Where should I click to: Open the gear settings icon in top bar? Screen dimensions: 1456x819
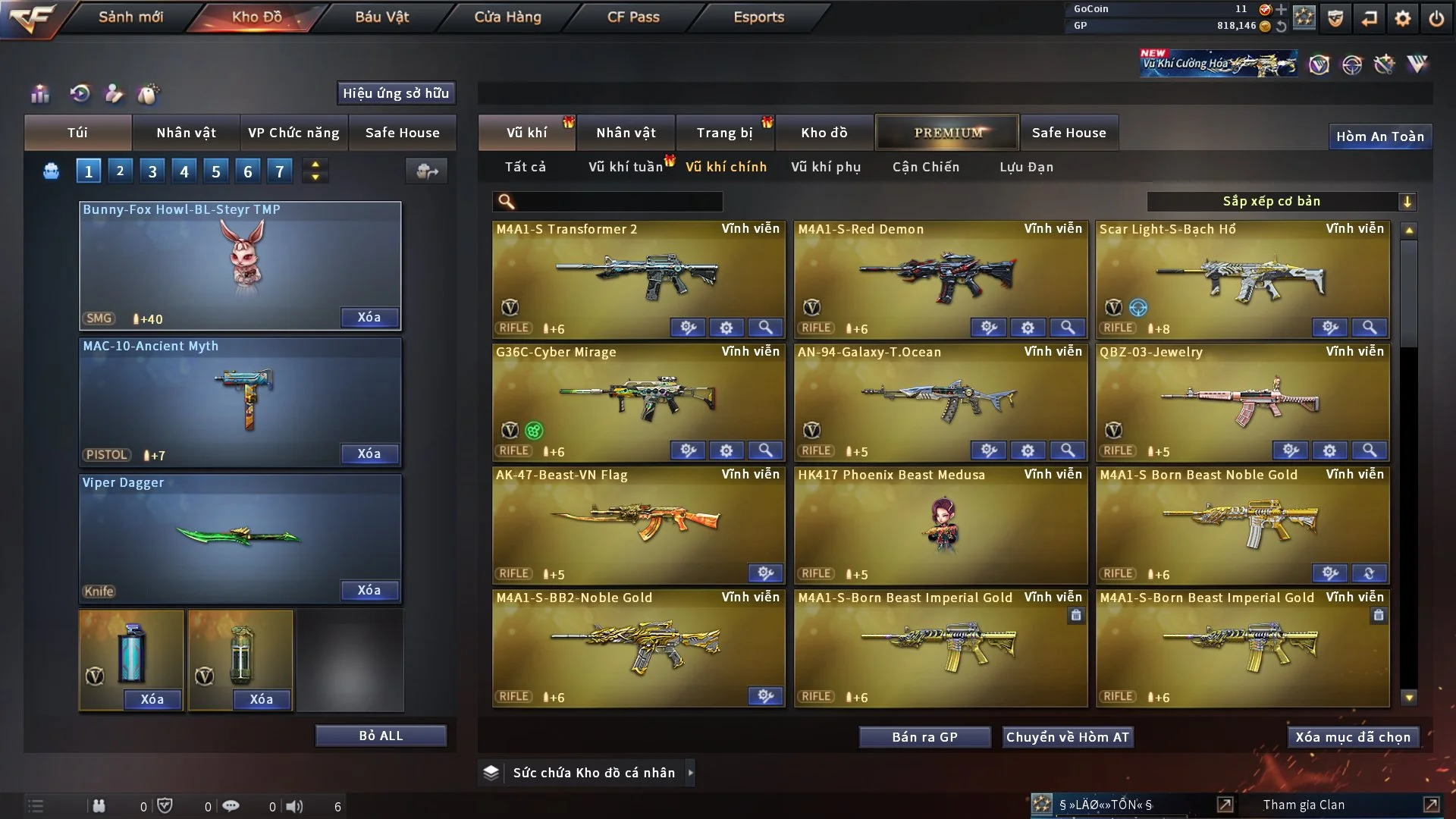click(1403, 18)
